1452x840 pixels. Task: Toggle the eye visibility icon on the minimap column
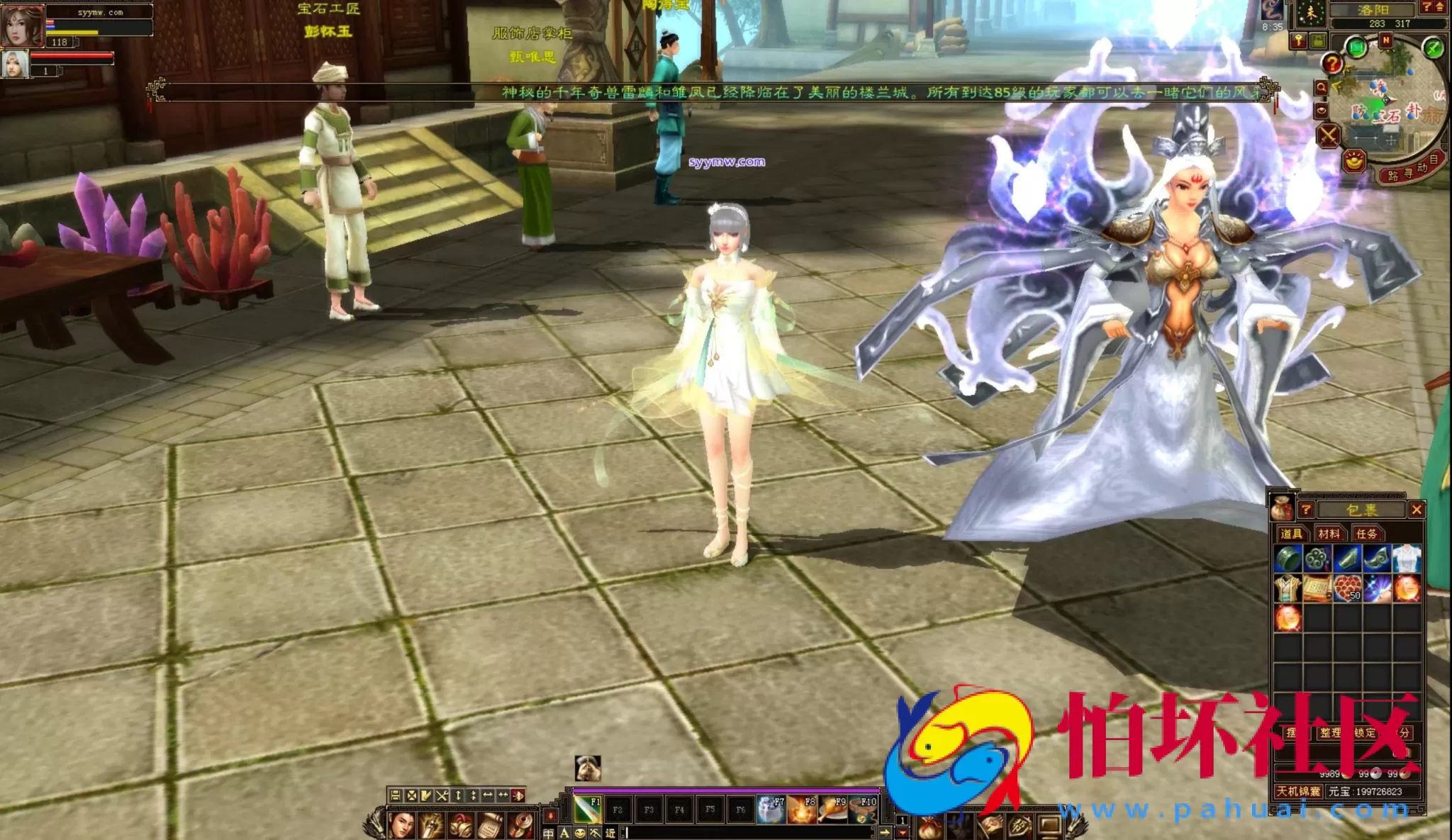[x=1322, y=111]
